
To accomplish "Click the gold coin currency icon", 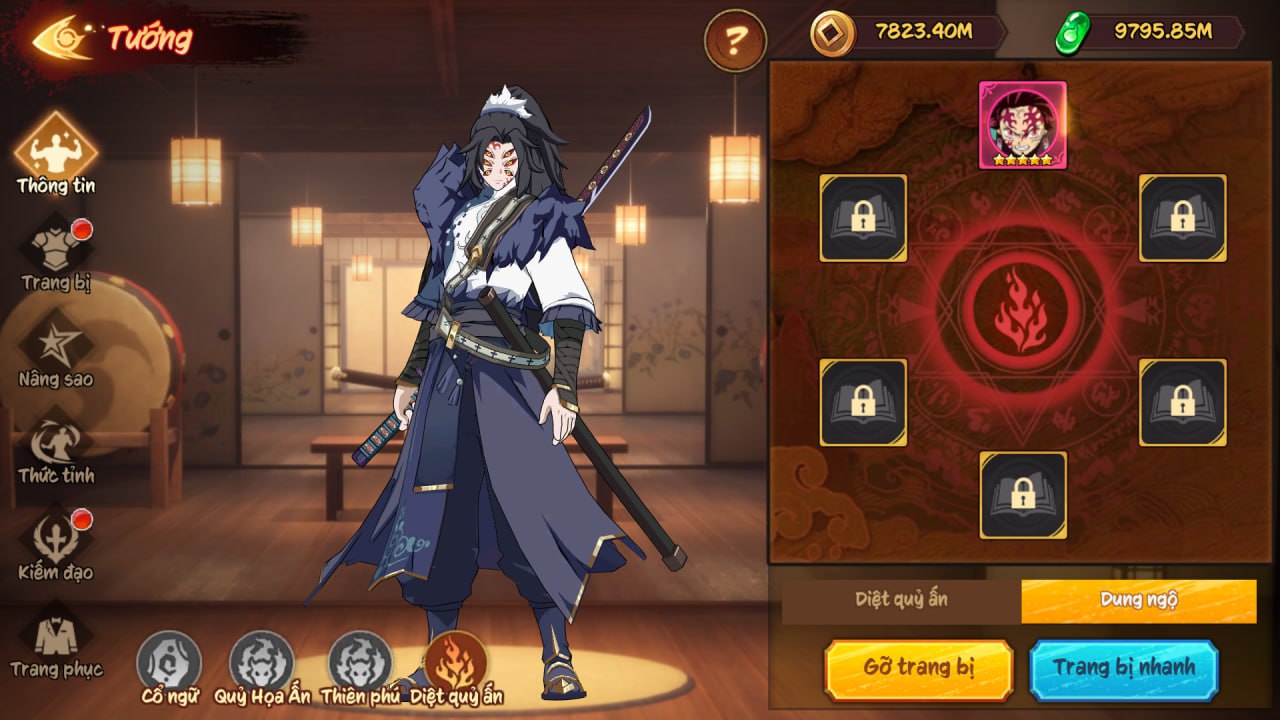I will click(x=830, y=33).
